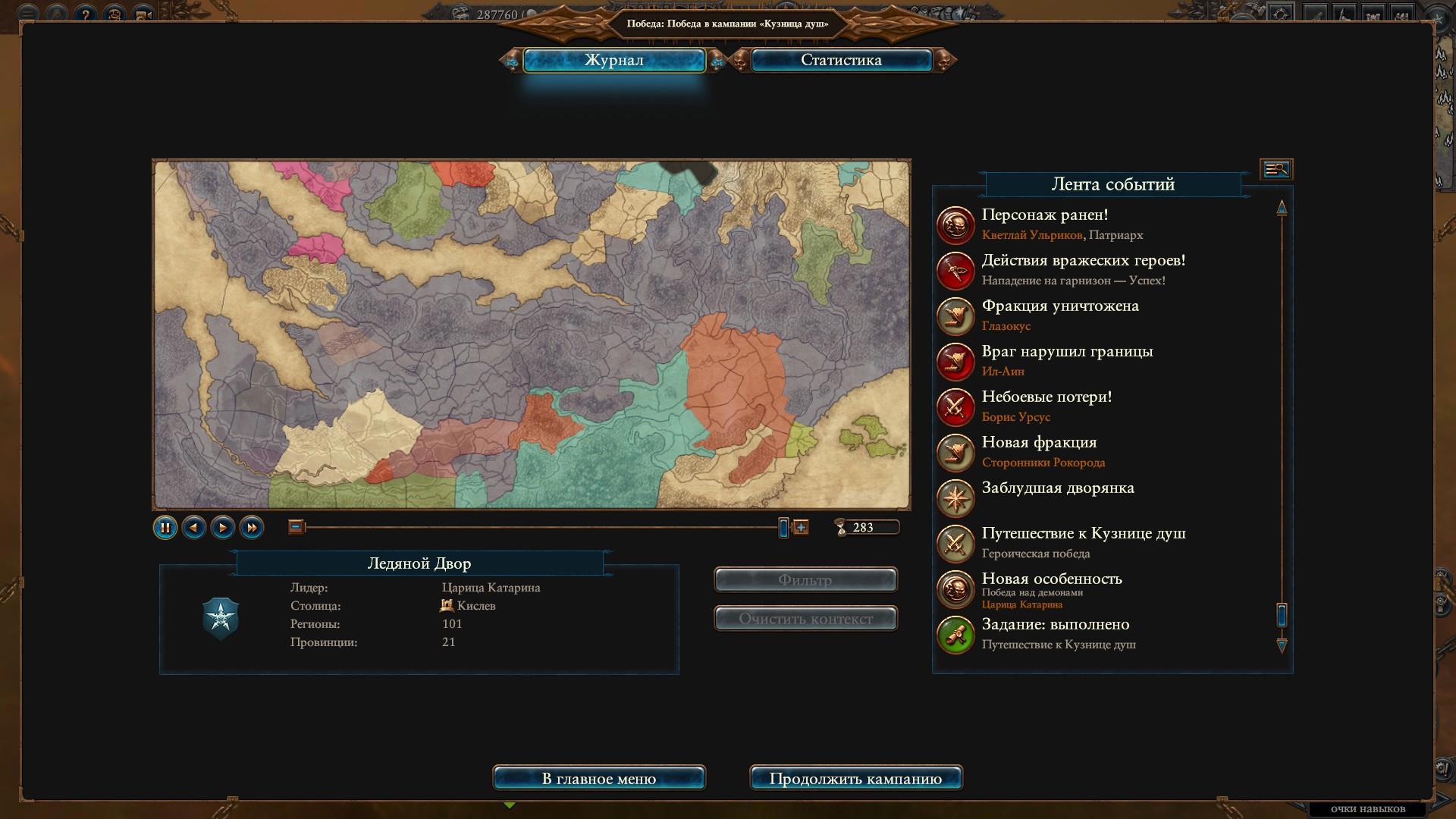Pause the map timeline playback
The height and width of the screenshot is (819, 1456).
[165, 528]
